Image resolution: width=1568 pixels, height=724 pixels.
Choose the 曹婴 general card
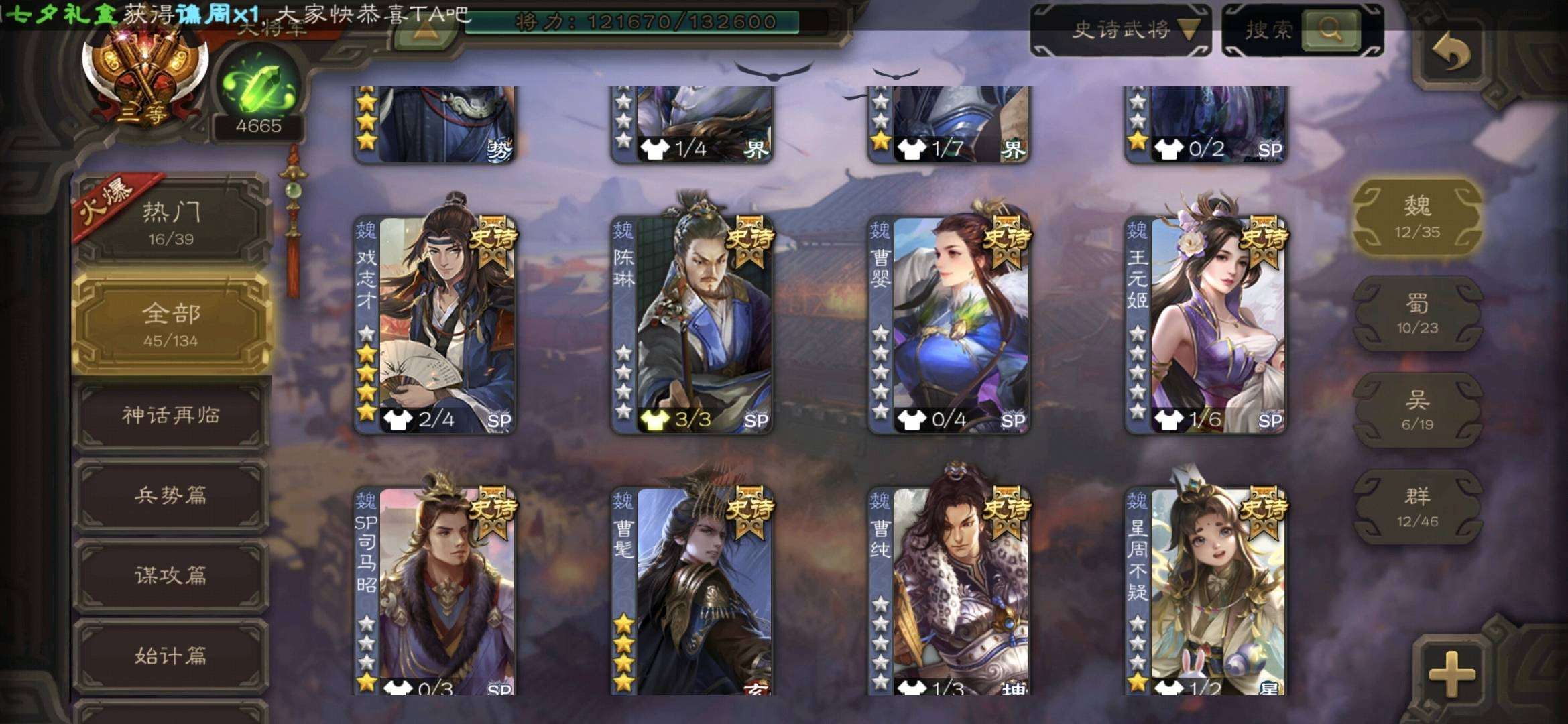pyautogui.click(x=949, y=325)
